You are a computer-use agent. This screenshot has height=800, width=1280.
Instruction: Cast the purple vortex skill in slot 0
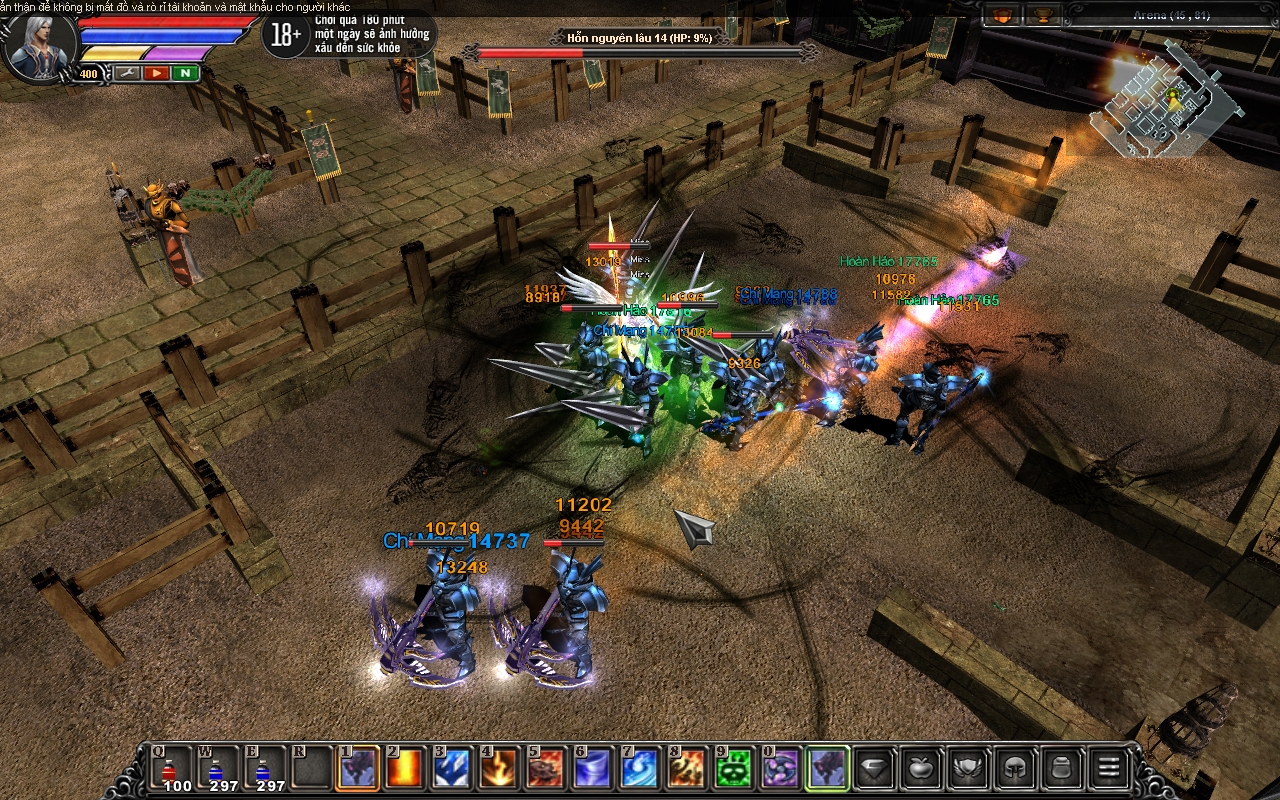(781, 769)
